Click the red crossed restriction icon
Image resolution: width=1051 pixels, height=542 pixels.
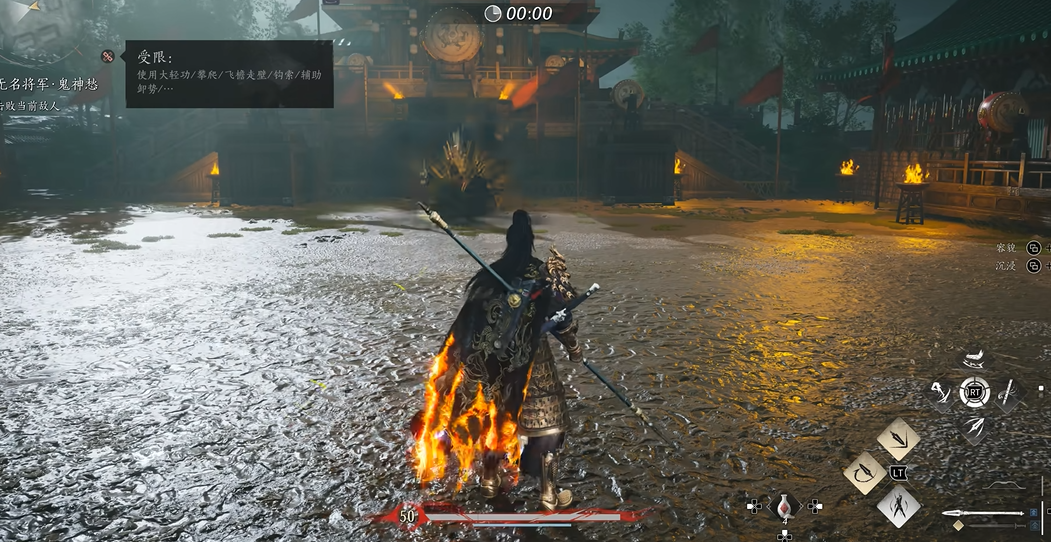tap(108, 57)
